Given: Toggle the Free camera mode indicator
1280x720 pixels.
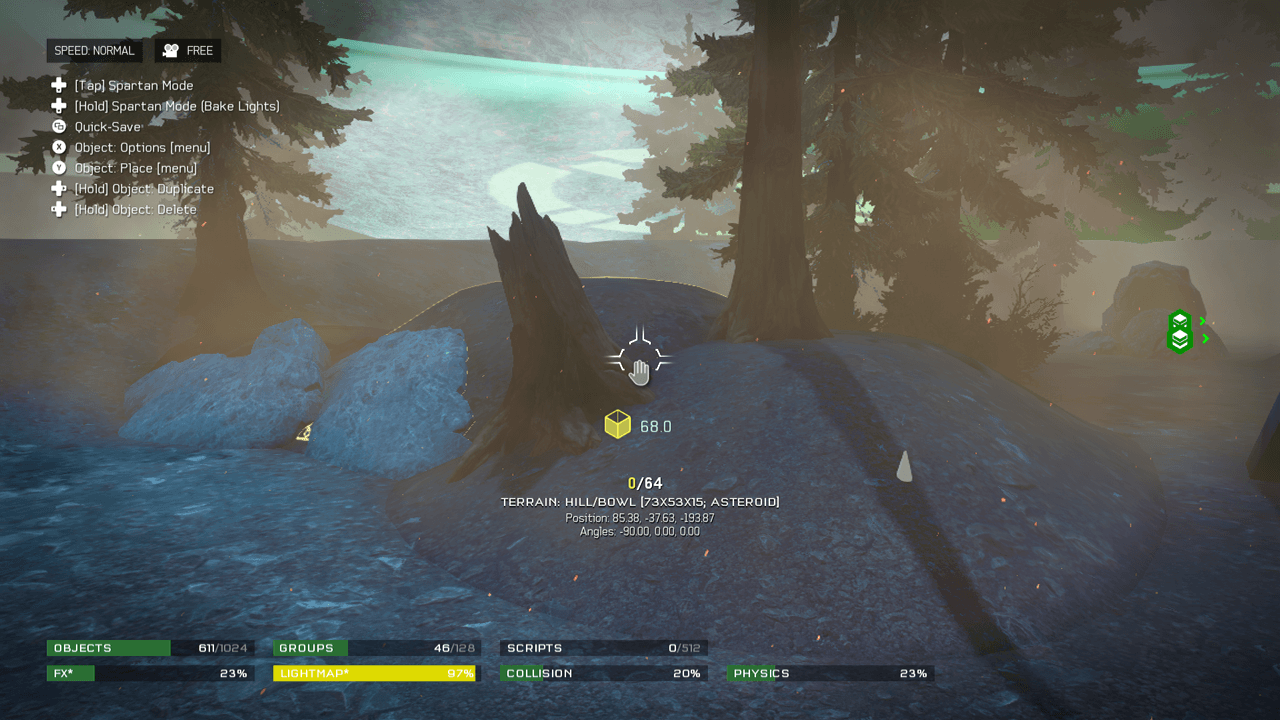Looking at the screenshot, I should (188, 51).
